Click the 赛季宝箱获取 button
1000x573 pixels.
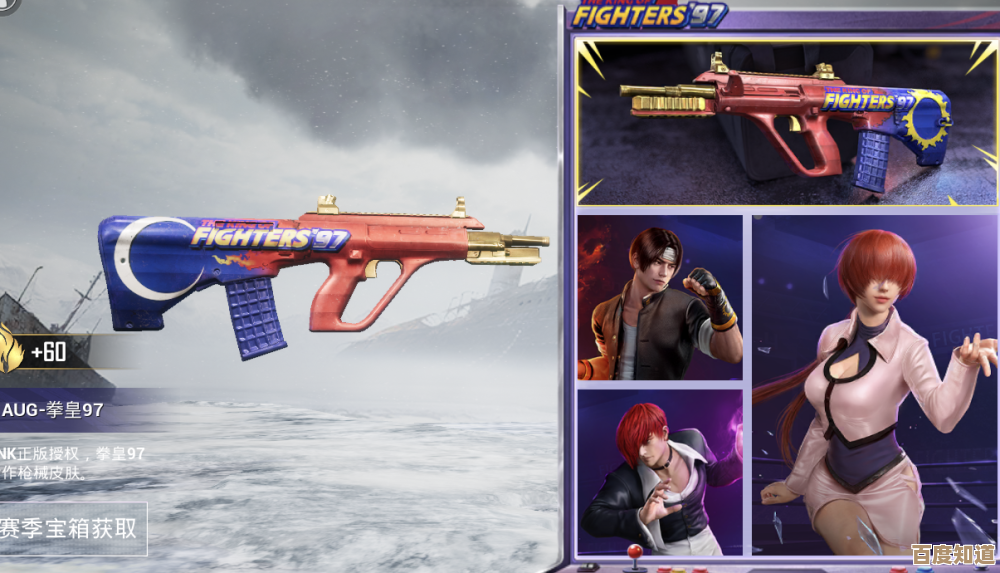pyautogui.click(x=70, y=528)
